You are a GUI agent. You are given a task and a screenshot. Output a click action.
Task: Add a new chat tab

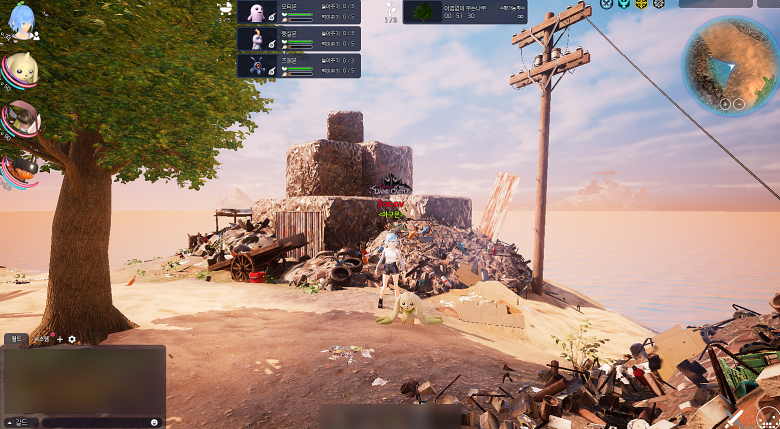coord(59,339)
